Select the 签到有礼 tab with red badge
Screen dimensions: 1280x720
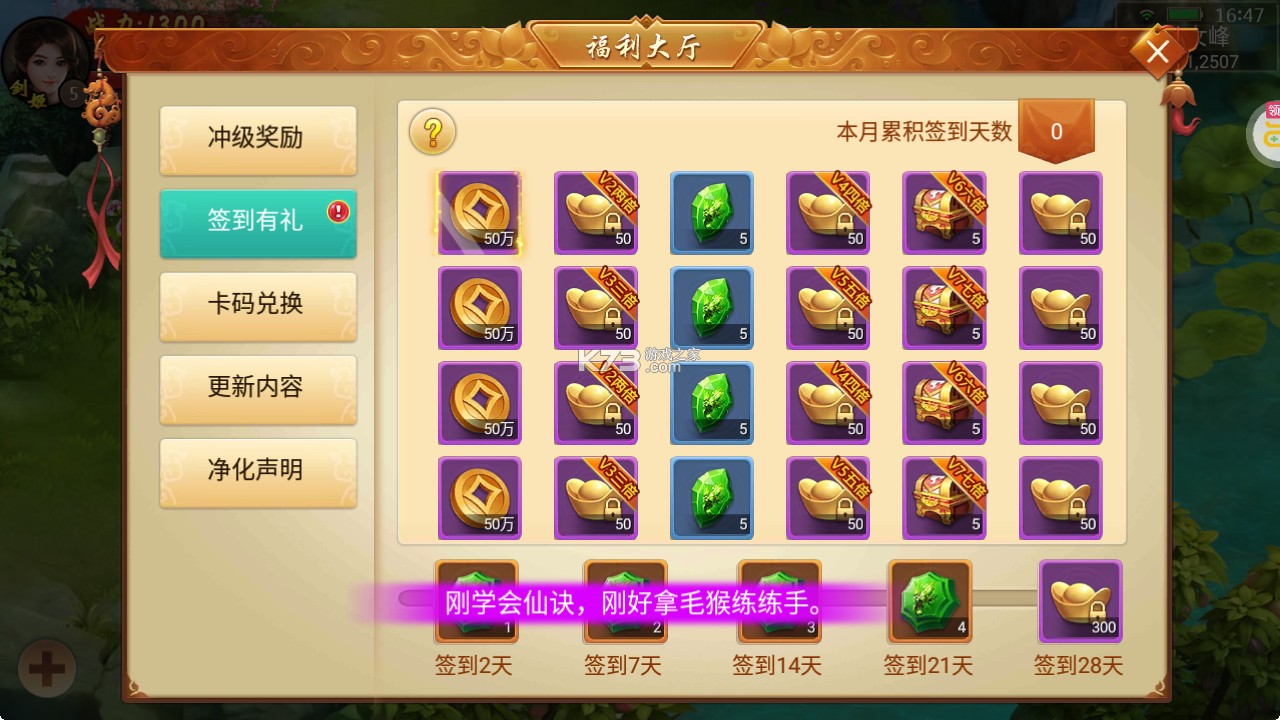pyautogui.click(x=258, y=223)
